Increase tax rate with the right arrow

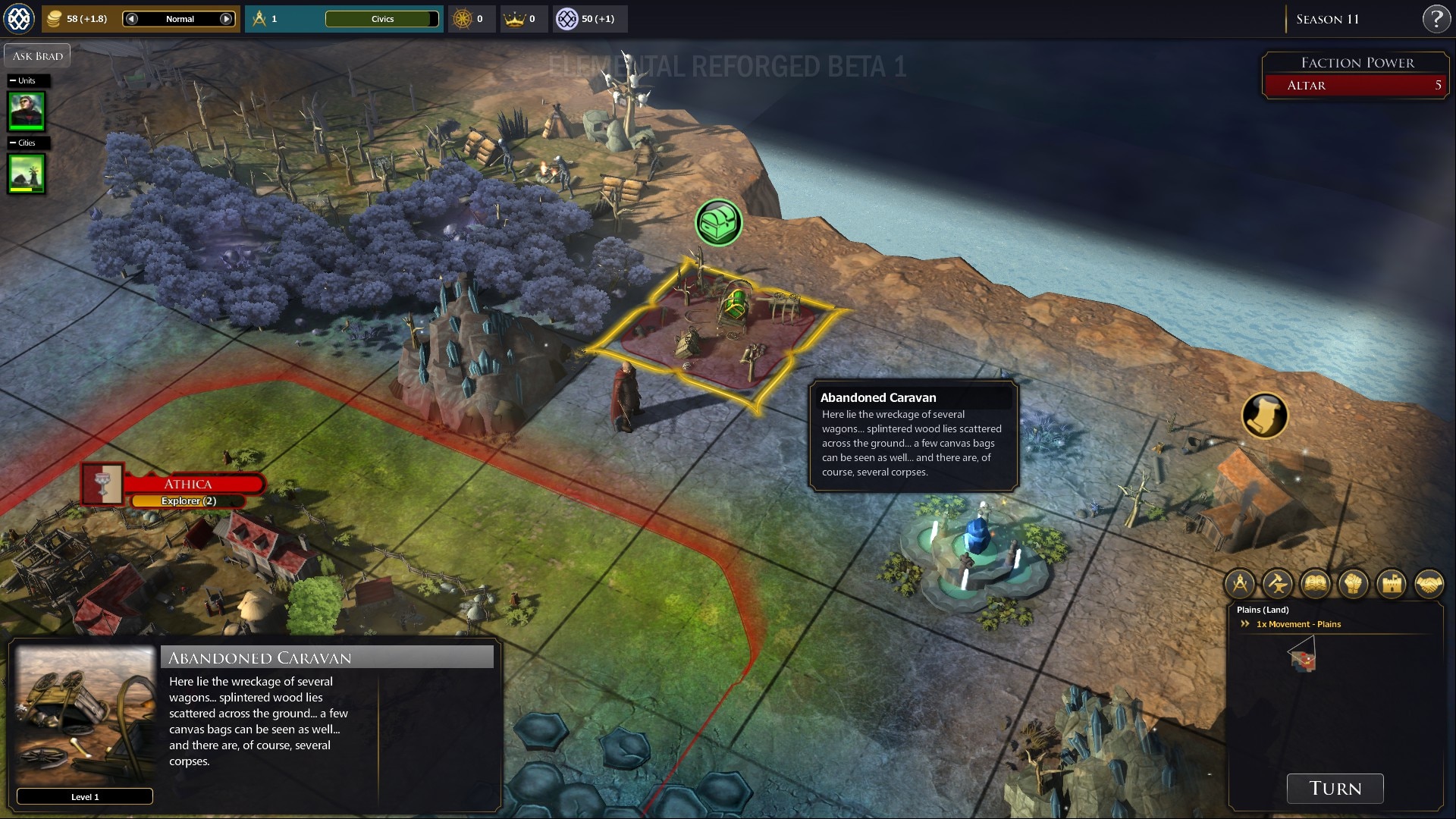[226, 19]
